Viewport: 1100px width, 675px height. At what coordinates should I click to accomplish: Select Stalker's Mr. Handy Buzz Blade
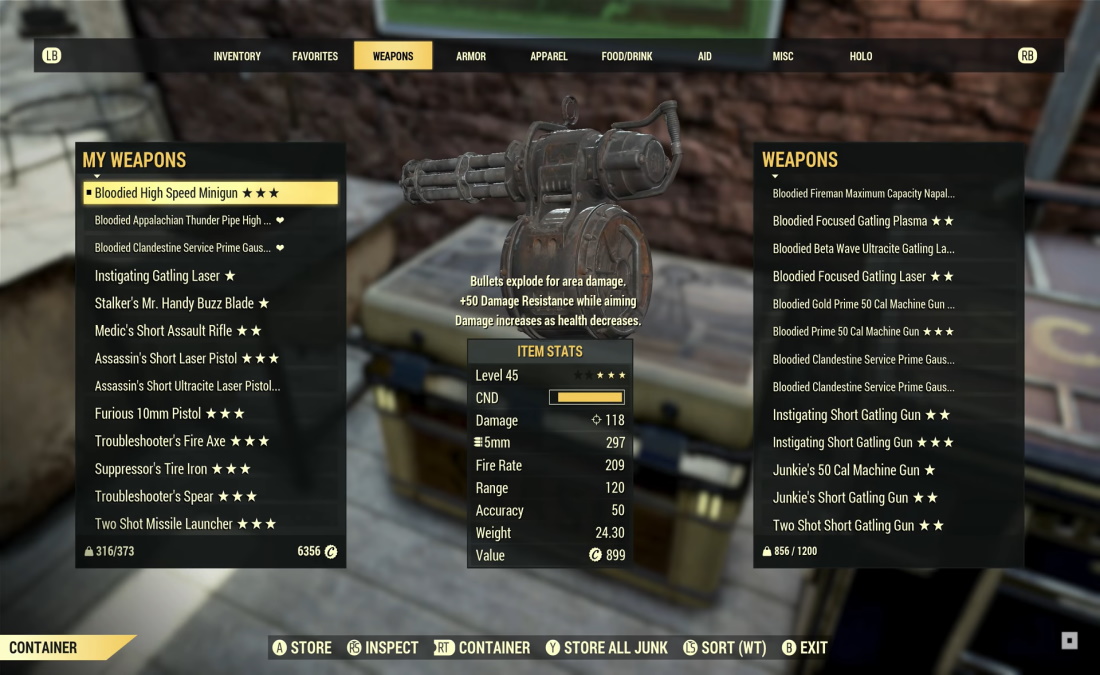point(182,303)
